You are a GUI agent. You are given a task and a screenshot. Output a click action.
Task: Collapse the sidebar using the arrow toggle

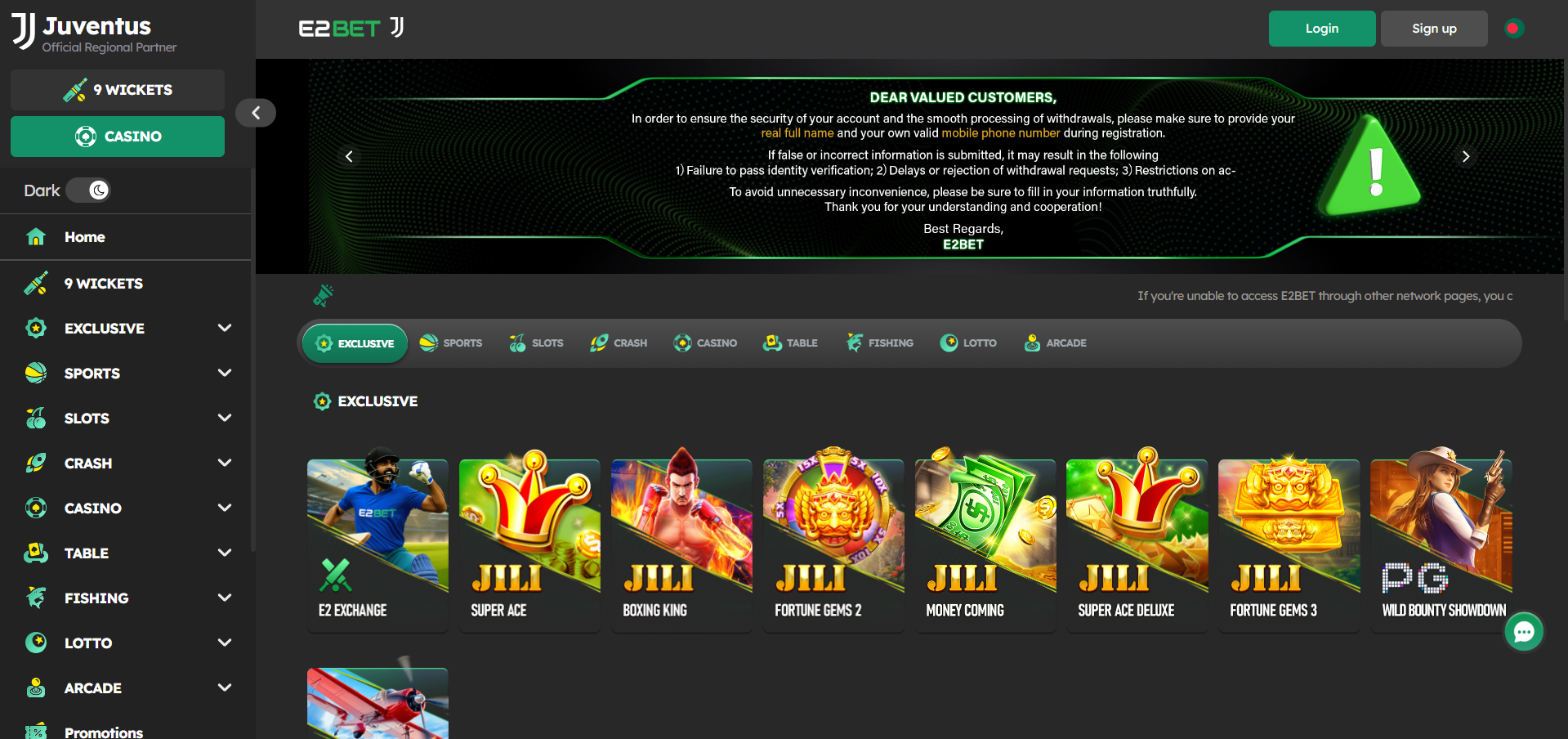[256, 112]
